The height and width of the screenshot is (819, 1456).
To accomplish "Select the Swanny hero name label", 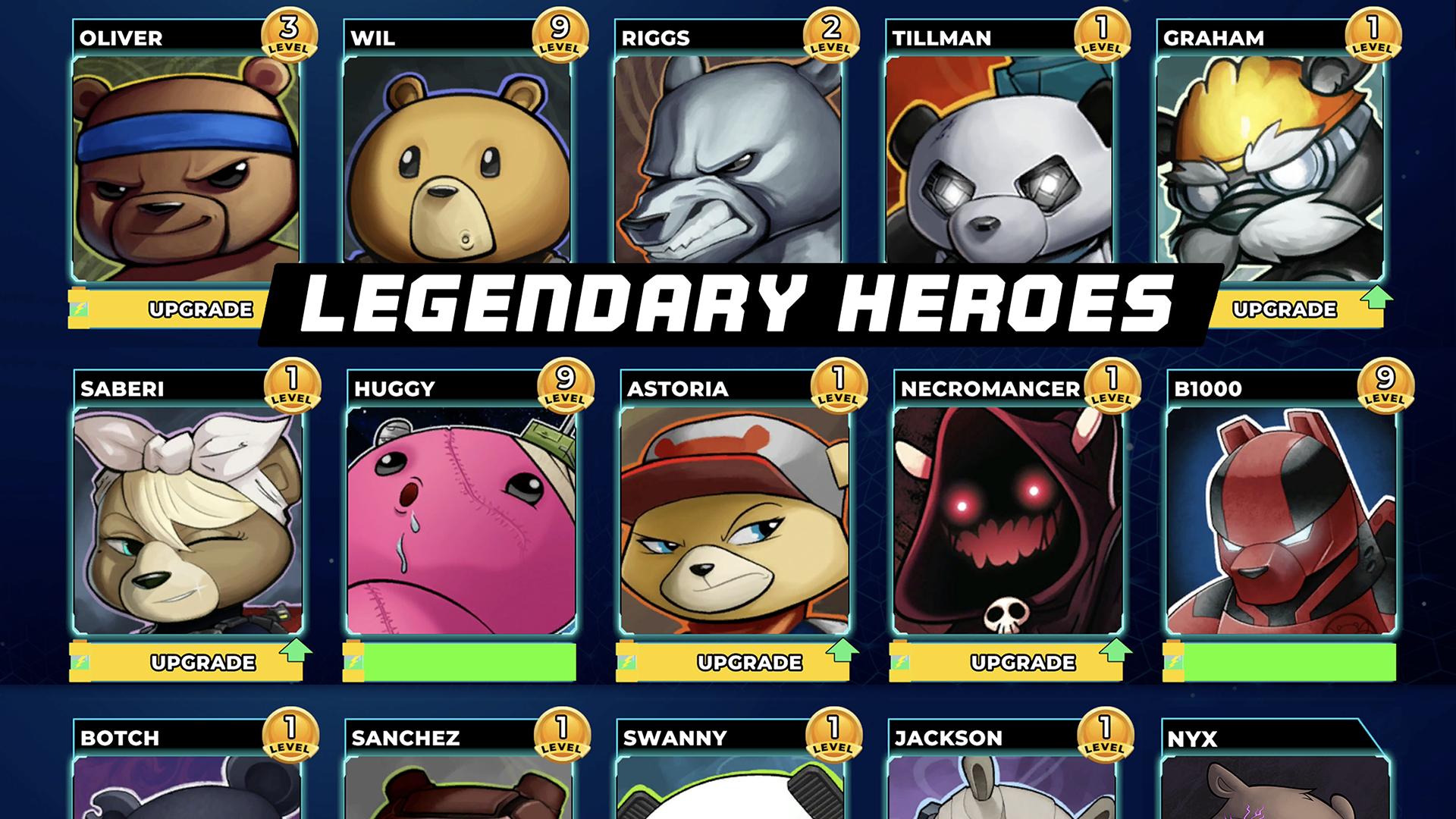I will click(675, 736).
